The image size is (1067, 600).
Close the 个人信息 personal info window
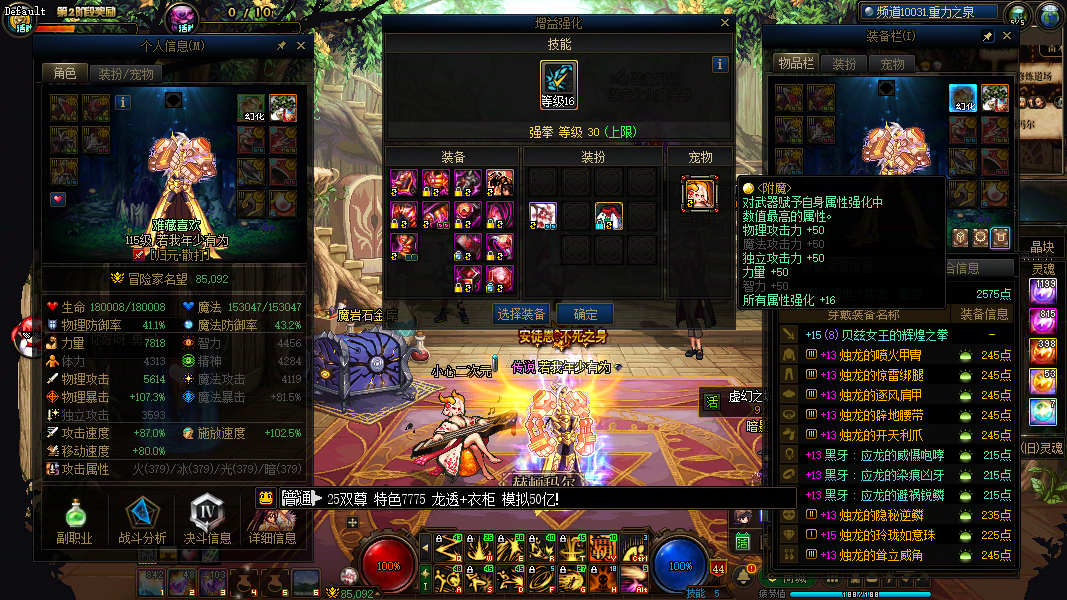[299, 45]
